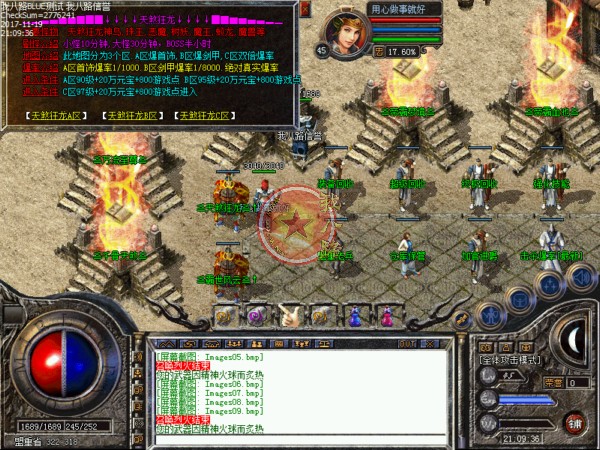Click the purple orb hotbar slot
Viewport: 600px width, 450px height.
pos(255,315)
